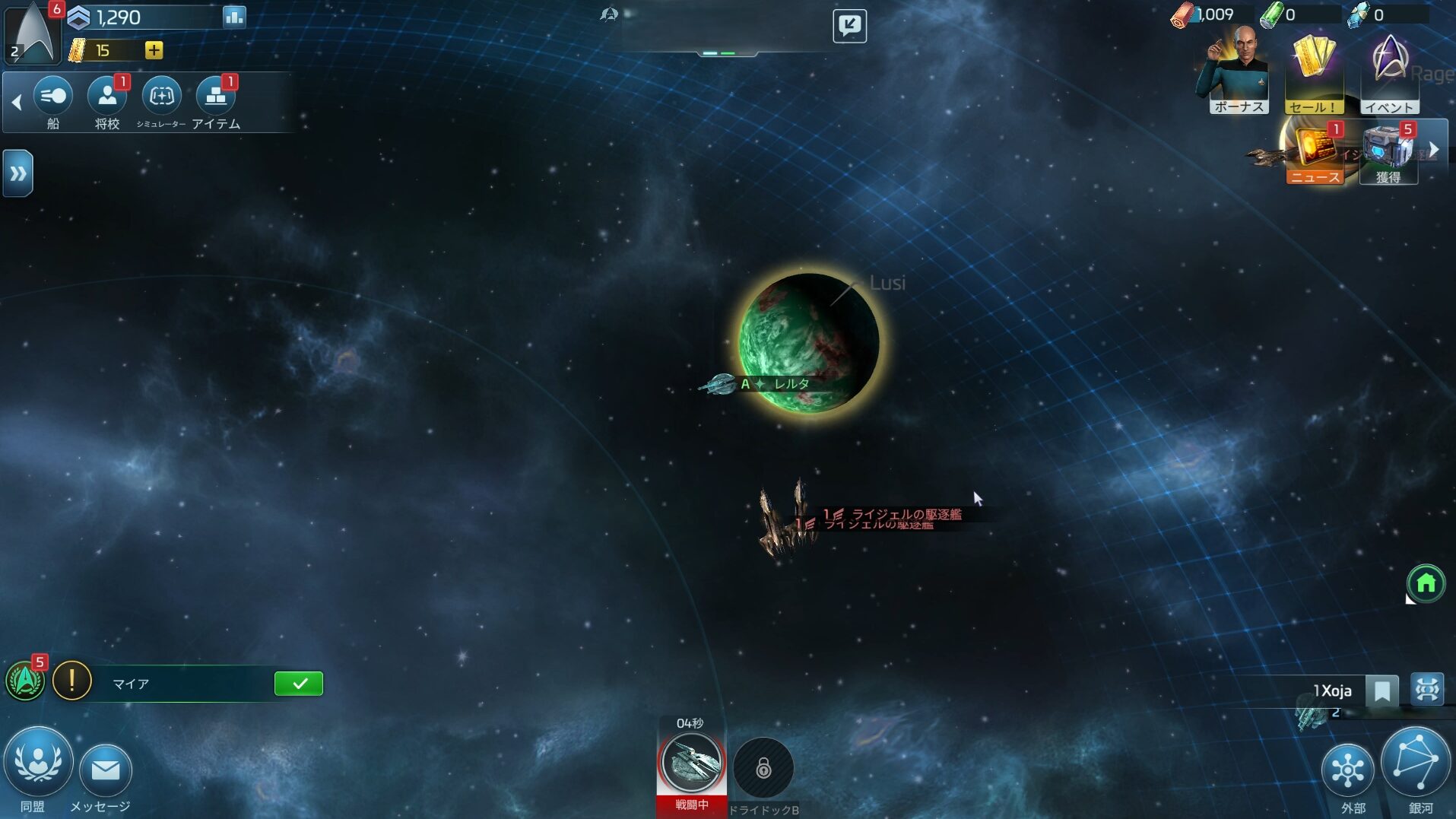Confirm the マイア mission with green checkmark
The height and width of the screenshot is (819, 1456).
[298, 684]
